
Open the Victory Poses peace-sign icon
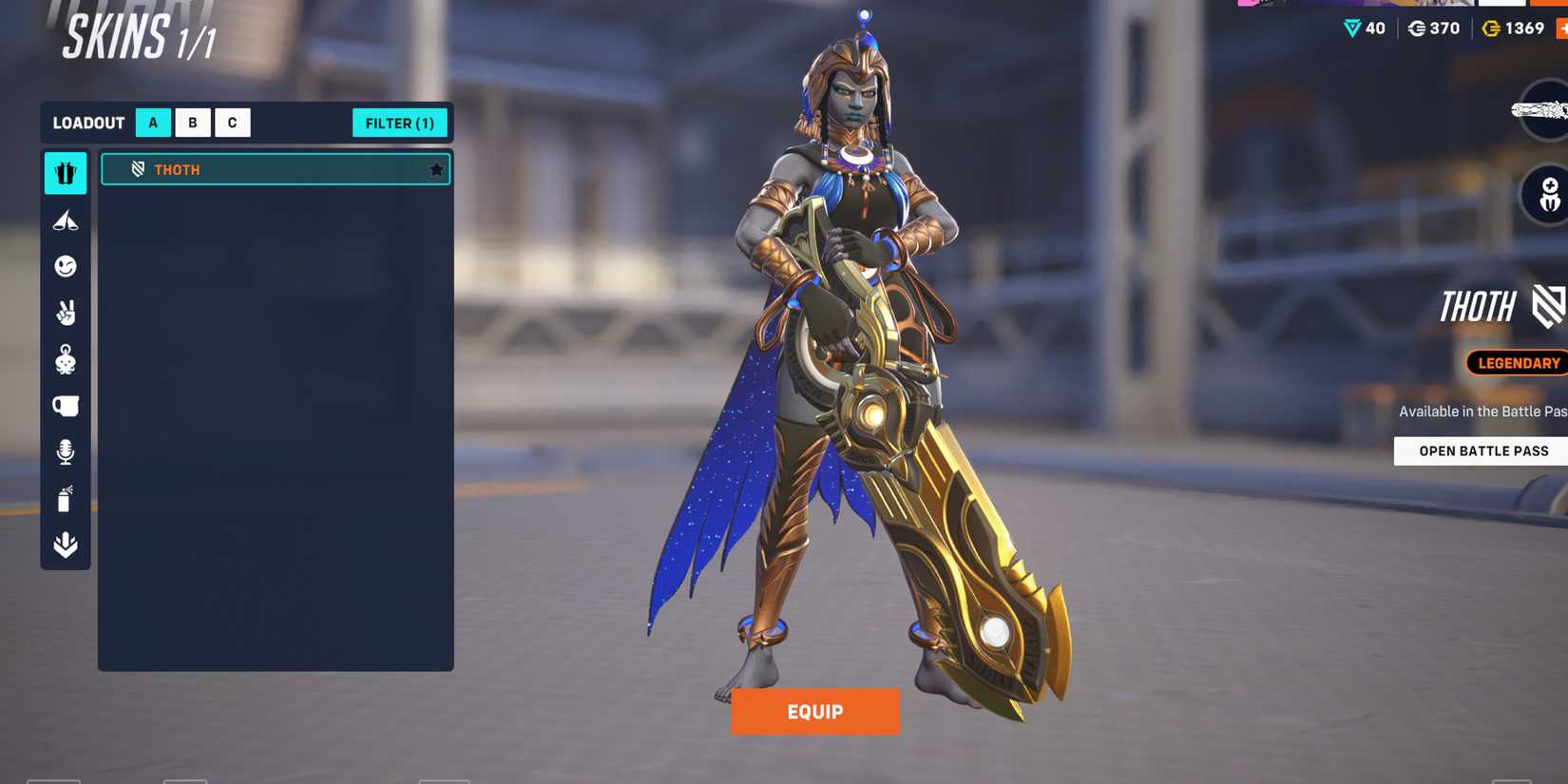65,314
